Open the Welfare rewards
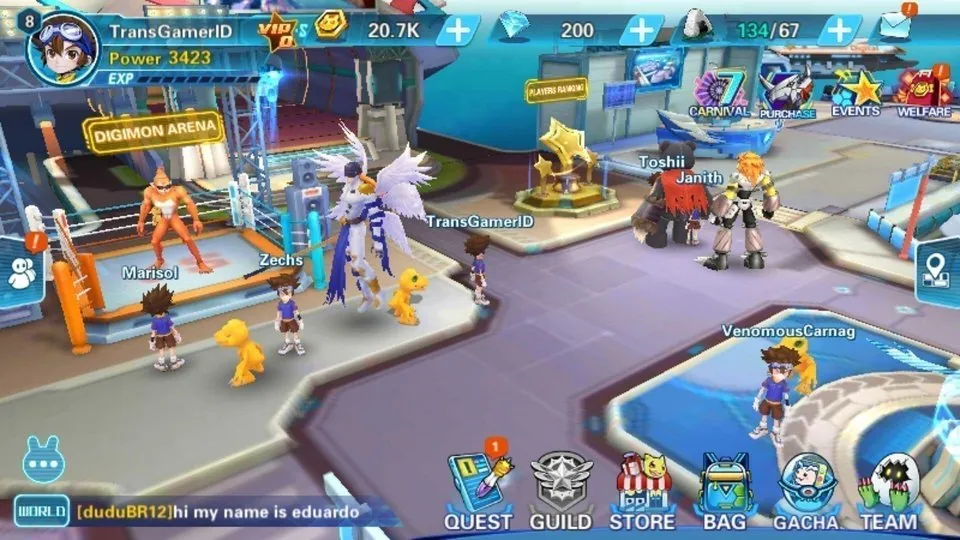The width and height of the screenshot is (960, 540). [x=923, y=93]
